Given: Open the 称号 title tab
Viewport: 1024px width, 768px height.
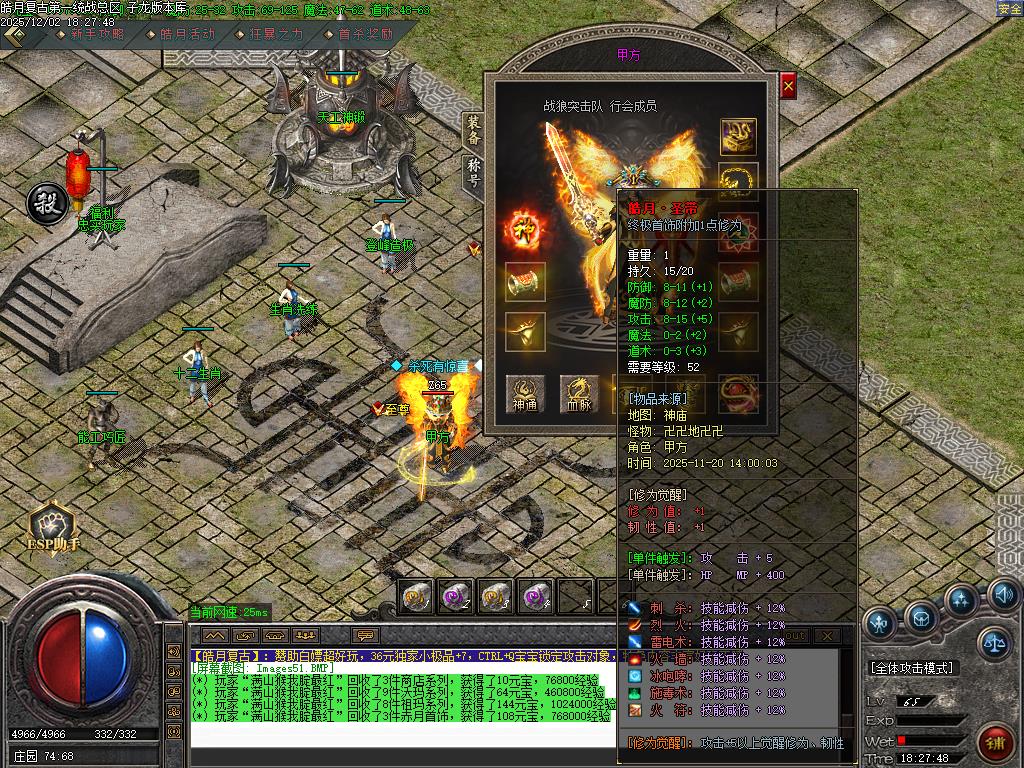Looking at the screenshot, I should [474, 174].
